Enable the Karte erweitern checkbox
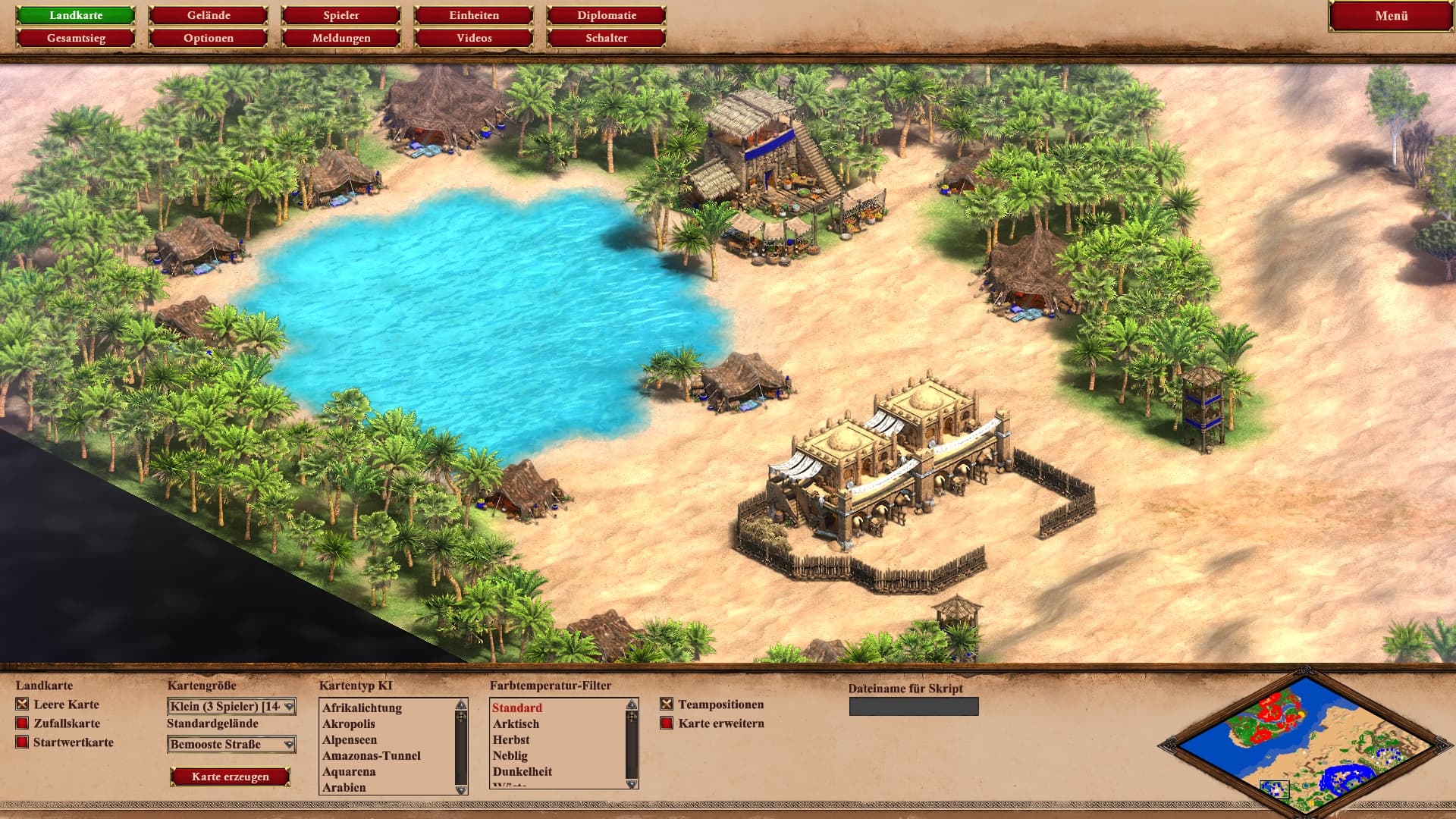This screenshot has height=819, width=1456. pos(667,723)
